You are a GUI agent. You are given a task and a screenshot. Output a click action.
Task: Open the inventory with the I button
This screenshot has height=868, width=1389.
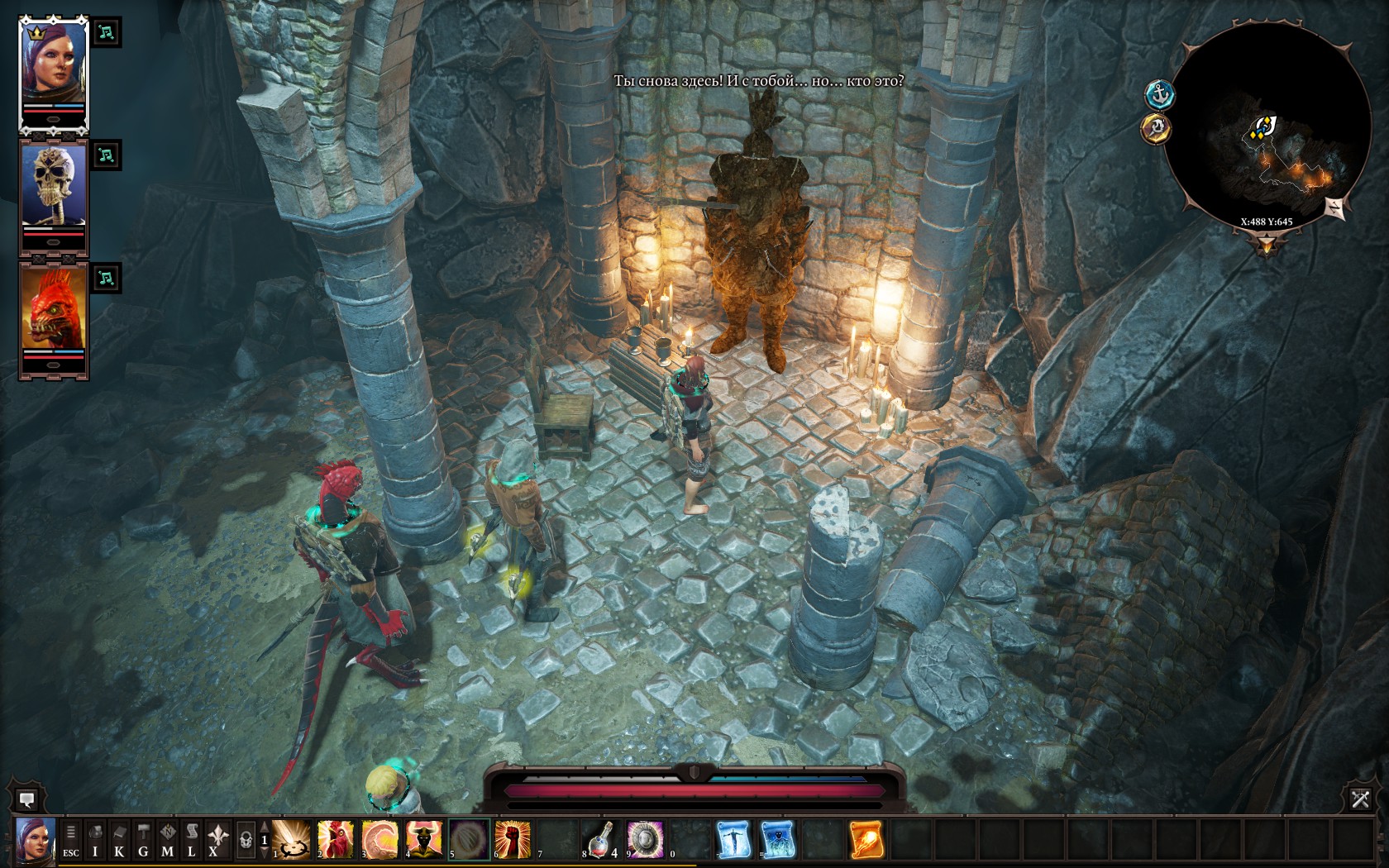point(95,841)
